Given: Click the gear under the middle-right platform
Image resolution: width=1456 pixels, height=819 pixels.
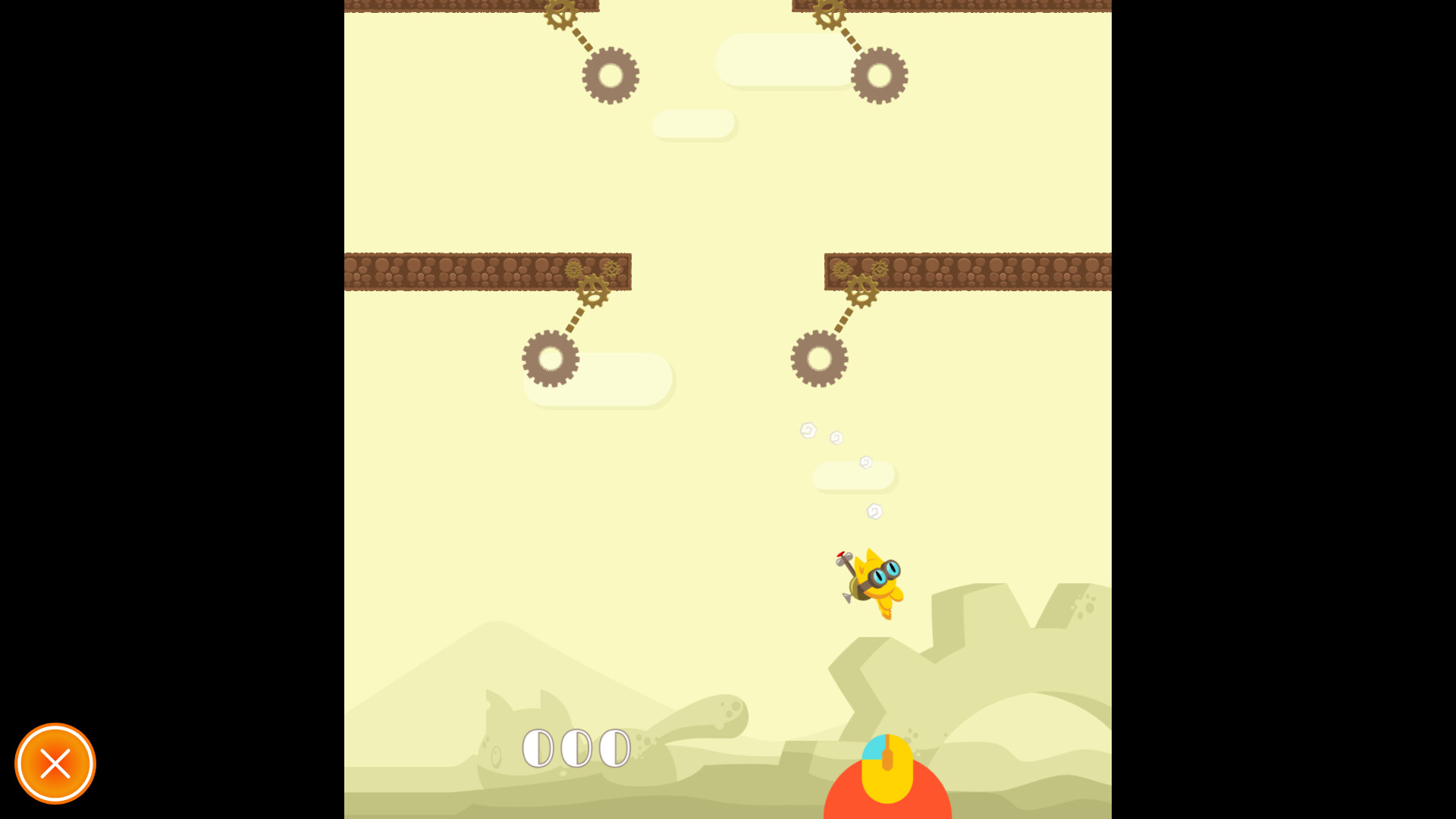Looking at the screenshot, I should pos(820,358).
